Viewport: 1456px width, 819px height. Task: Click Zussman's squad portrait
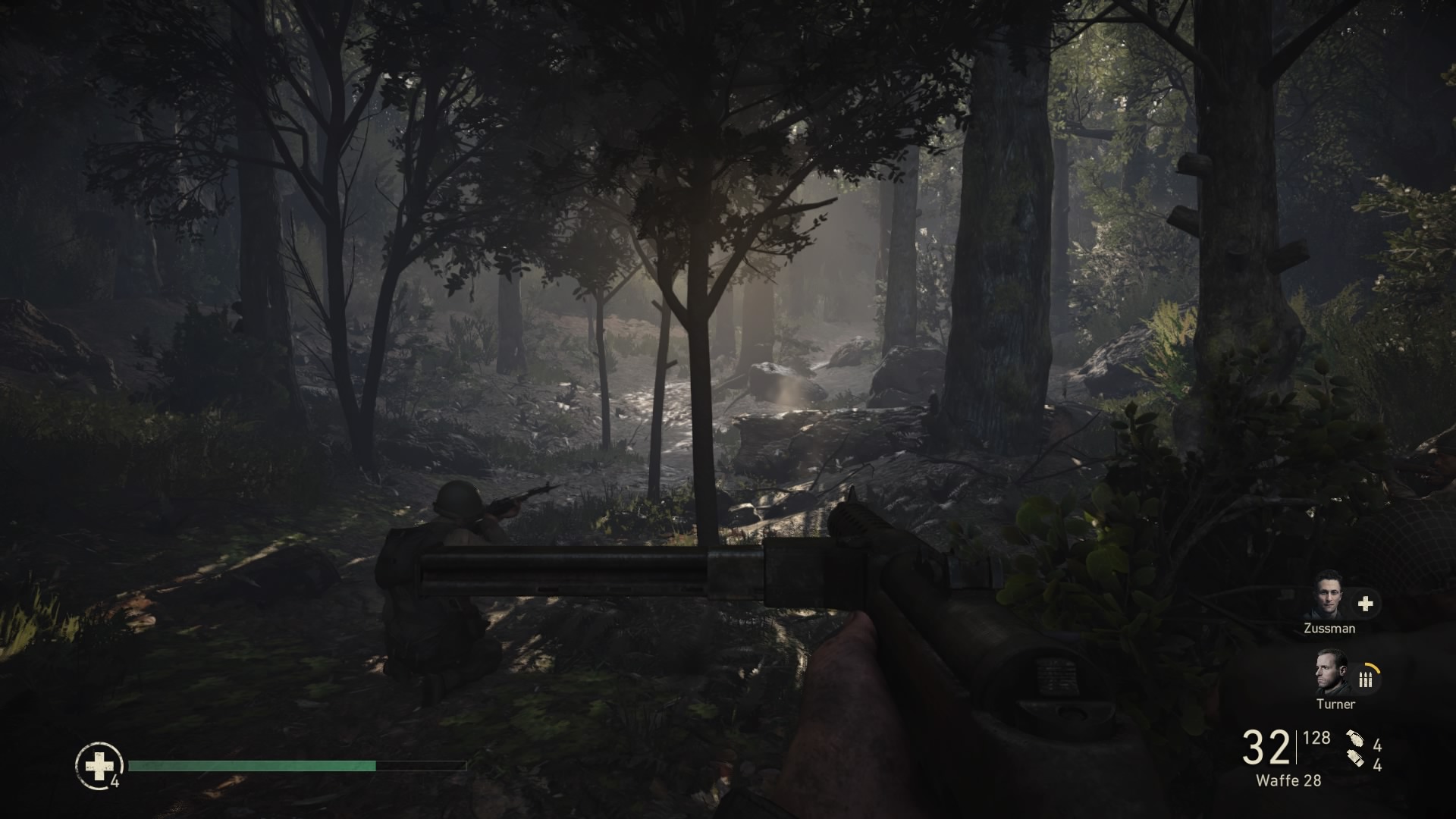coord(1329,595)
